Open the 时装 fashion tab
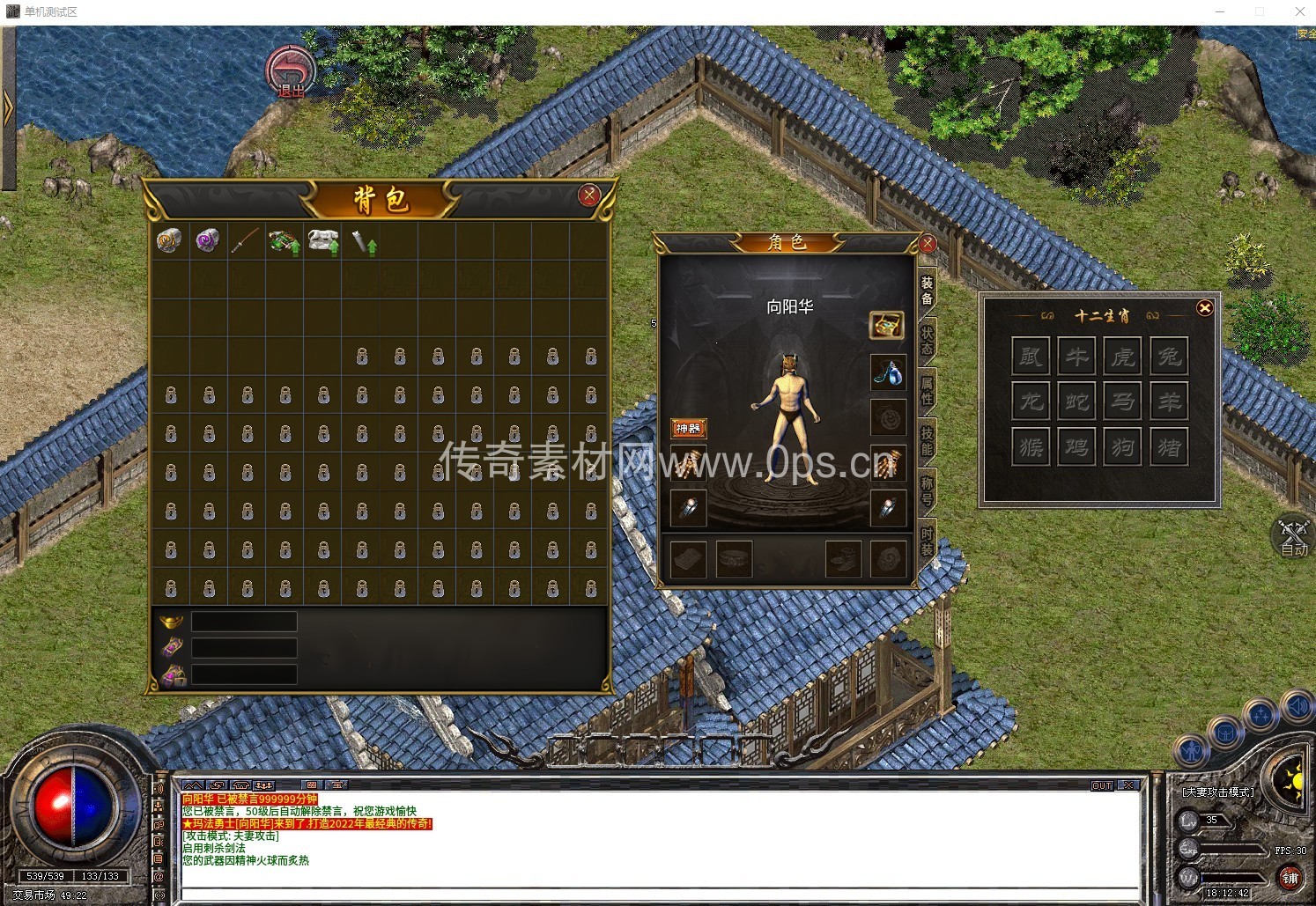Image resolution: width=1316 pixels, height=906 pixels. (x=928, y=541)
